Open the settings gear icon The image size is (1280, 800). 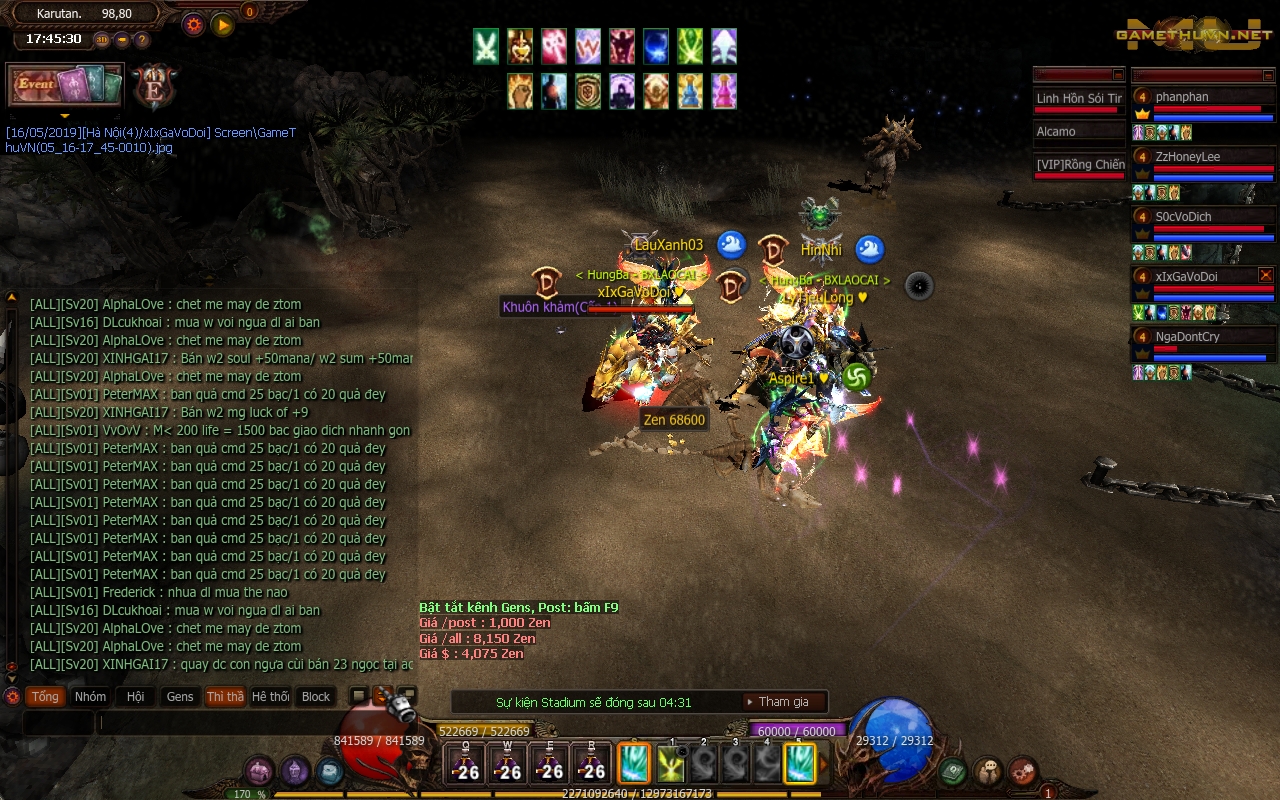click(x=194, y=24)
